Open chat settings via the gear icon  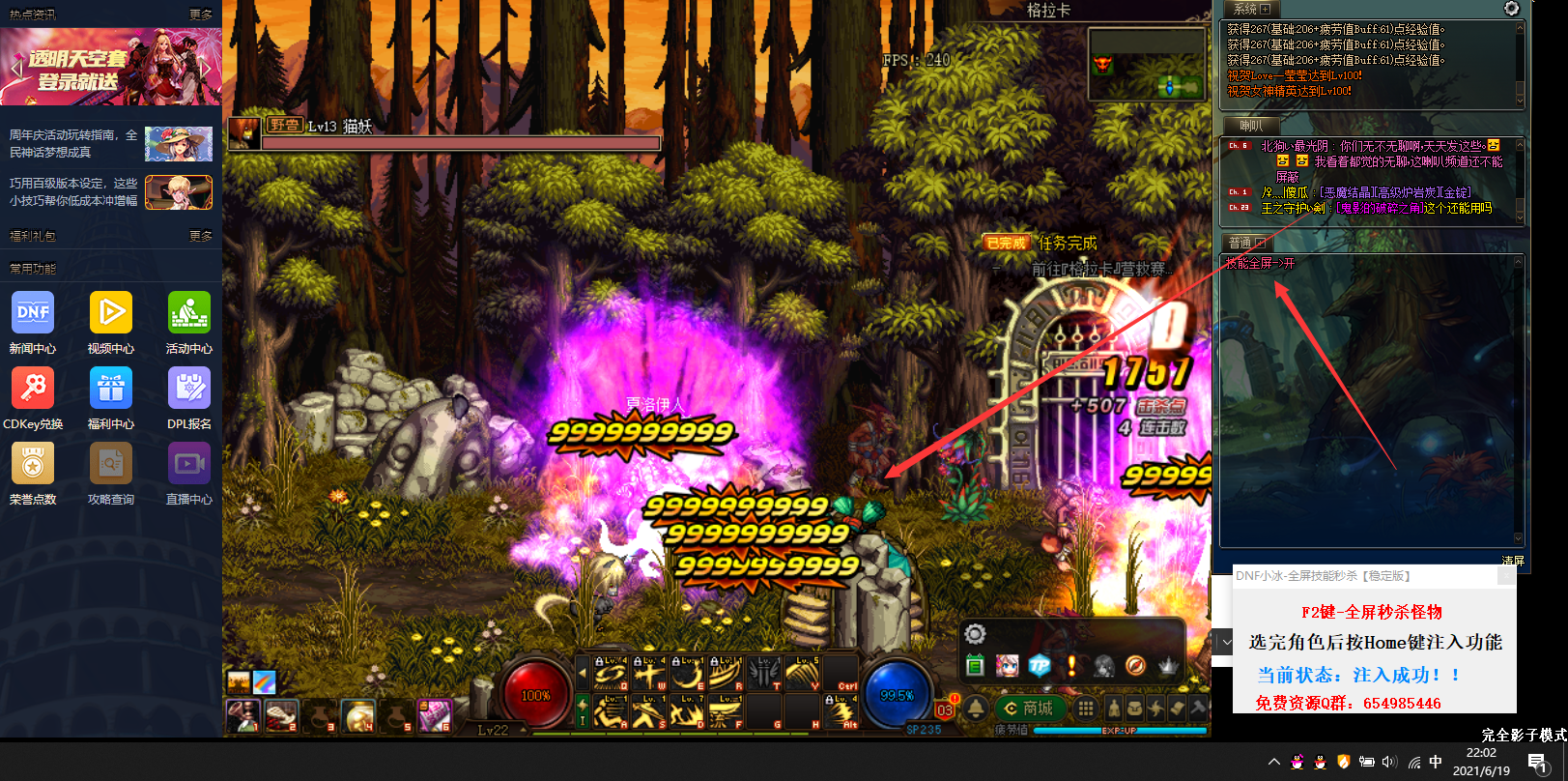click(1512, 9)
